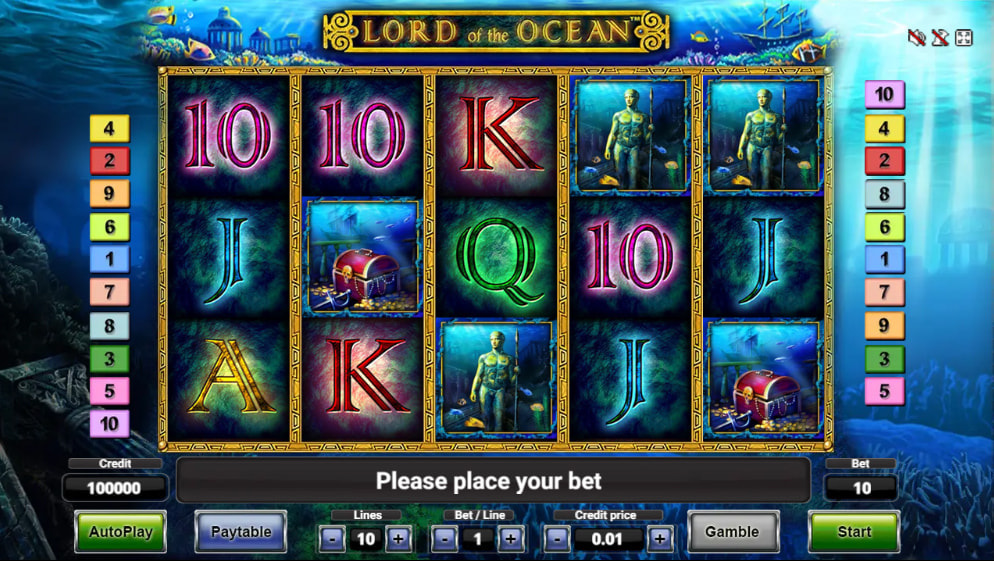Image resolution: width=994 pixels, height=561 pixels.
Task: Click the Gamble button
Action: click(732, 532)
